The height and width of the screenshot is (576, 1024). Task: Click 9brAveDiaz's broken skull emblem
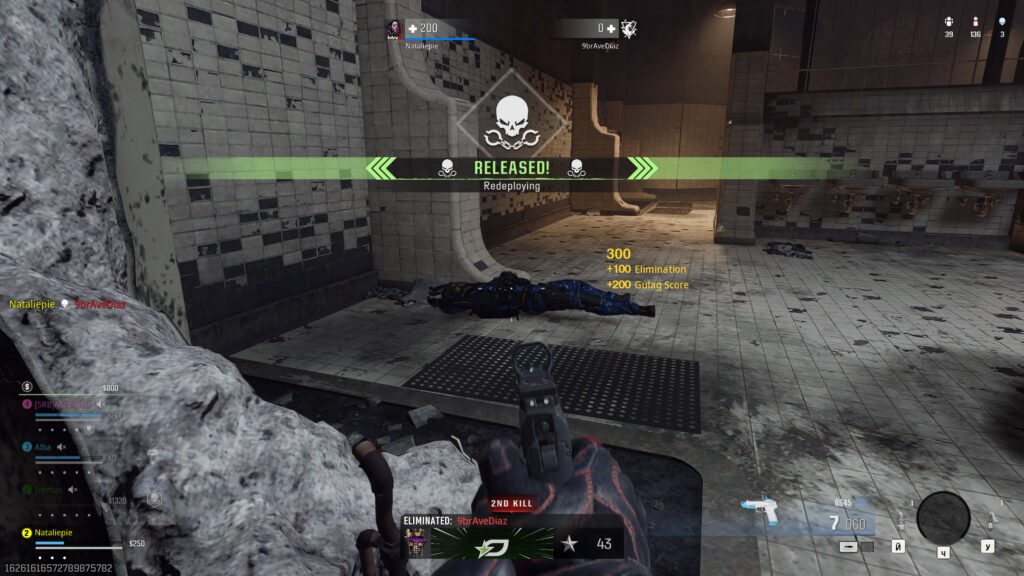[628, 28]
